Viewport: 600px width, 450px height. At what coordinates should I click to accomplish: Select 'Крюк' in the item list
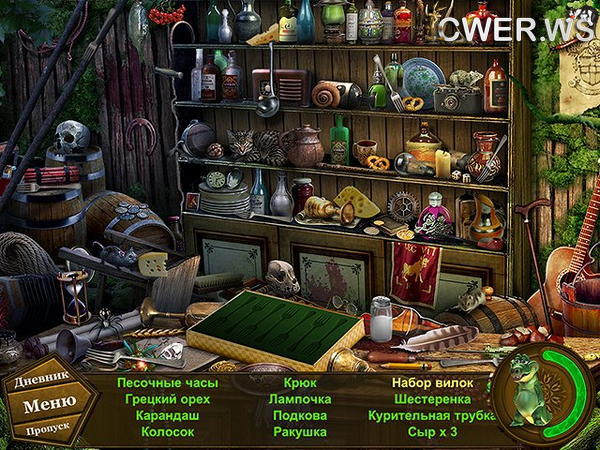pos(299,382)
